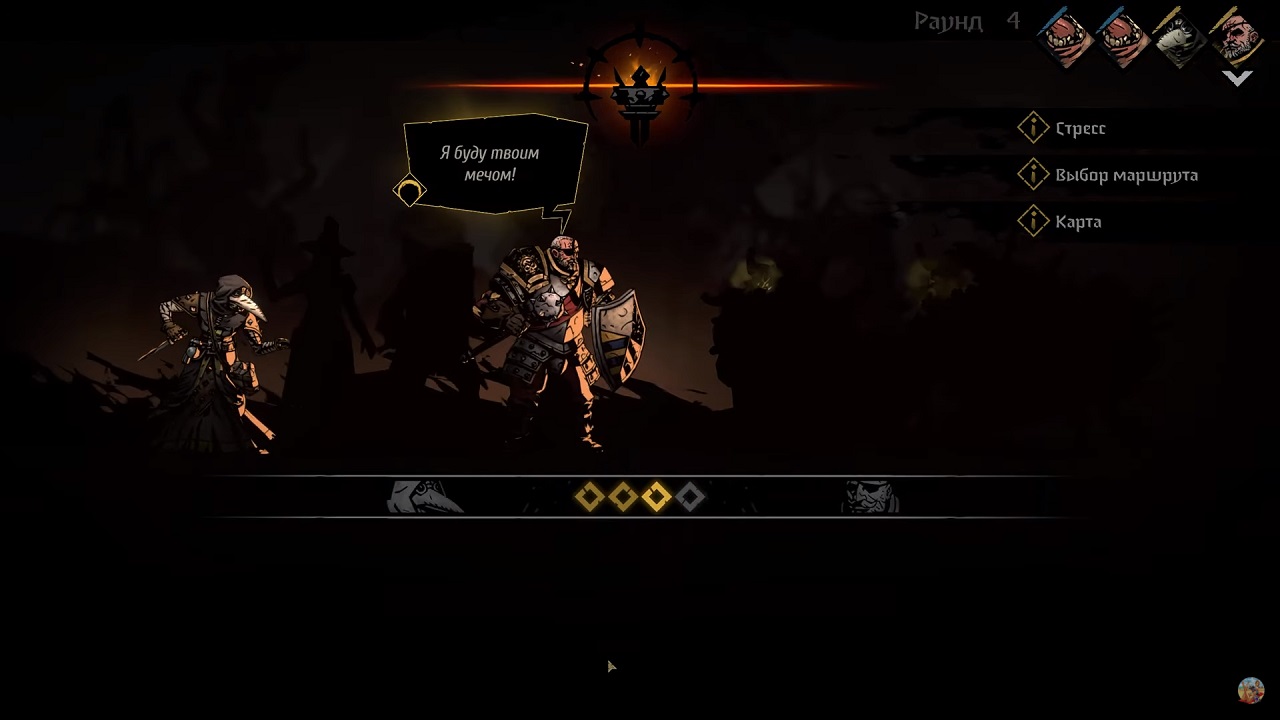Click the info icon beside Выбор маршрута

[x=1034, y=174]
